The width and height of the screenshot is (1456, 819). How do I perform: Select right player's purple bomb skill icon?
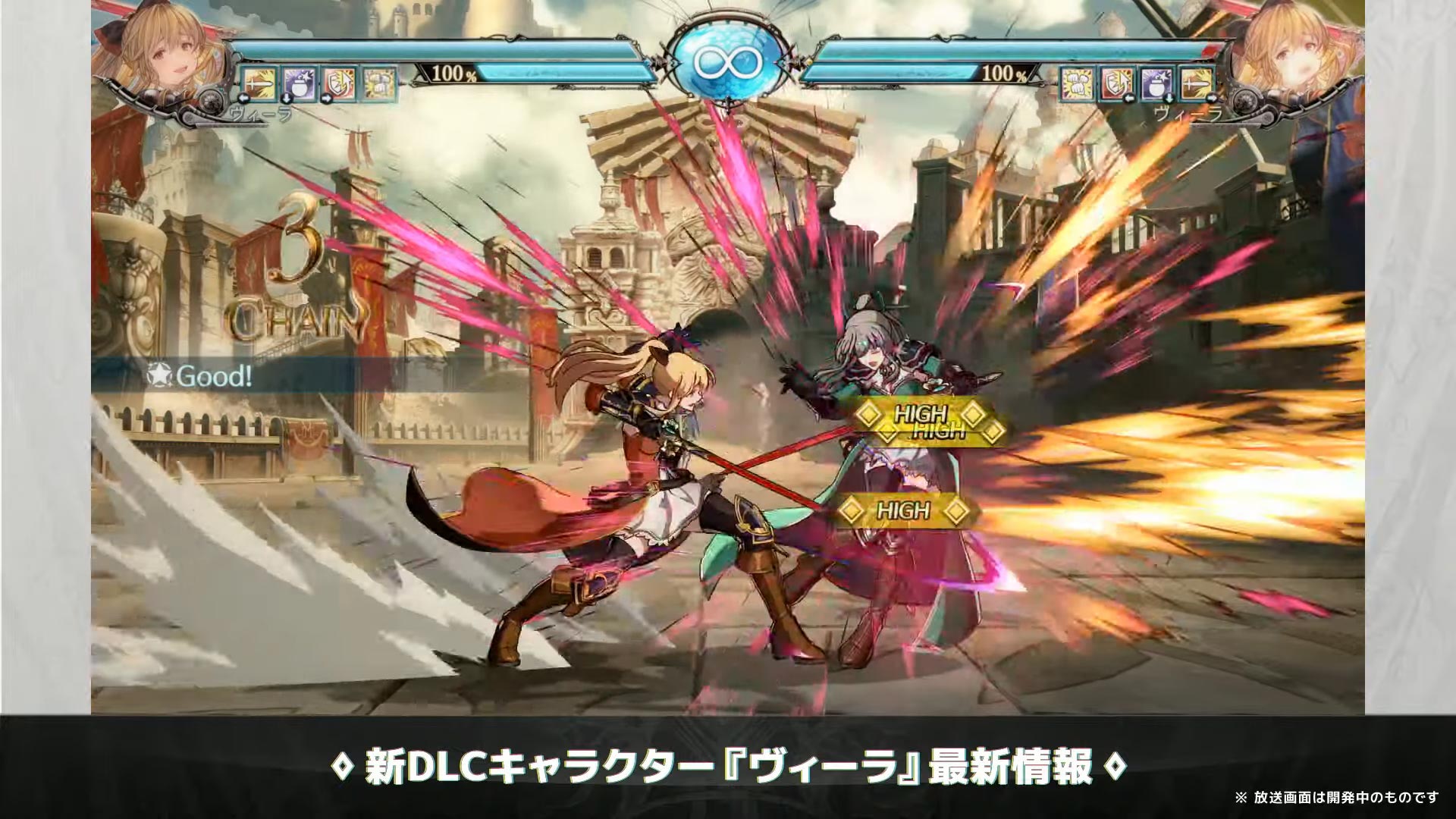tap(1155, 83)
